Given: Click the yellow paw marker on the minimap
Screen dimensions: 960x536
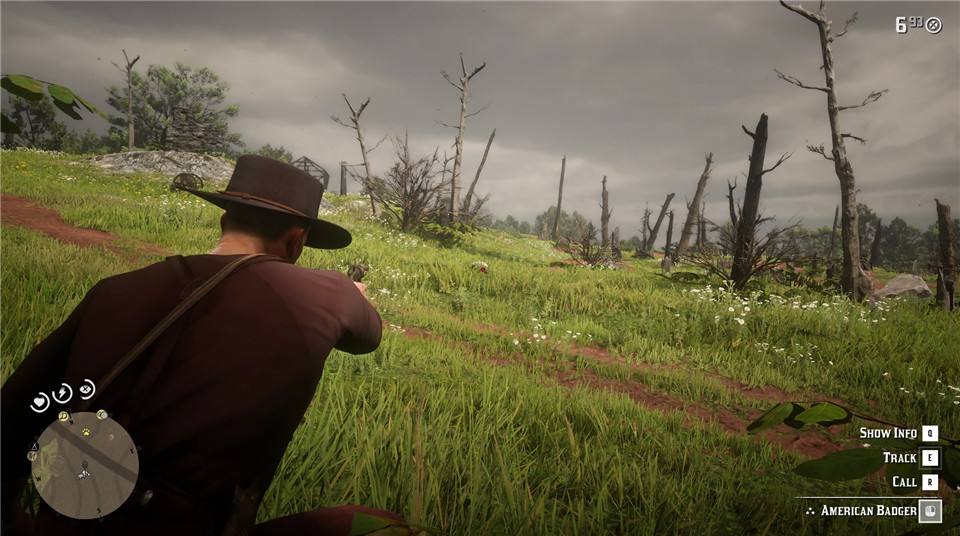Looking at the screenshot, I should click(85, 432).
